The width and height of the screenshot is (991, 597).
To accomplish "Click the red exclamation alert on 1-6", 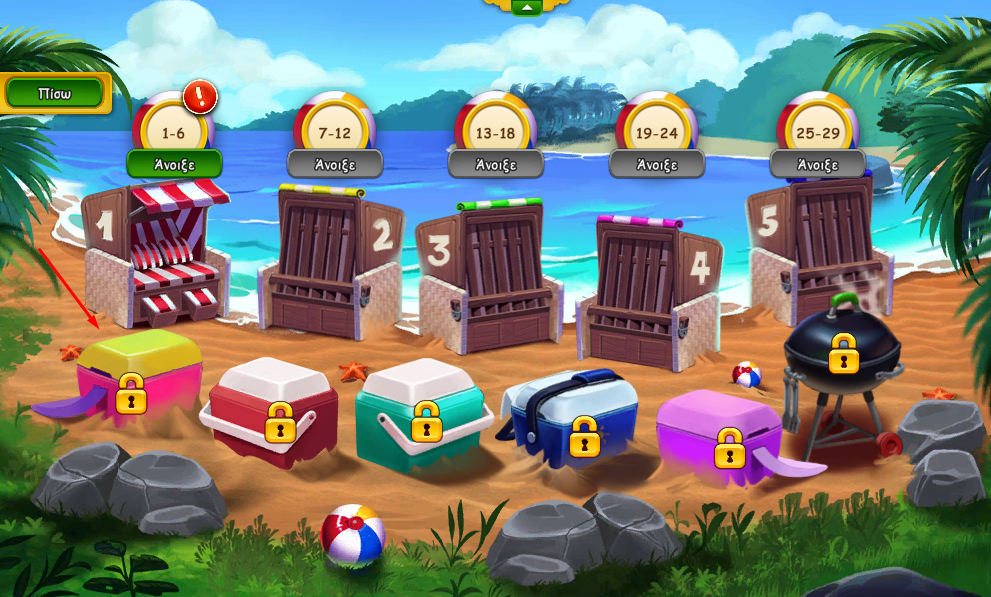I will pos(201,96).
